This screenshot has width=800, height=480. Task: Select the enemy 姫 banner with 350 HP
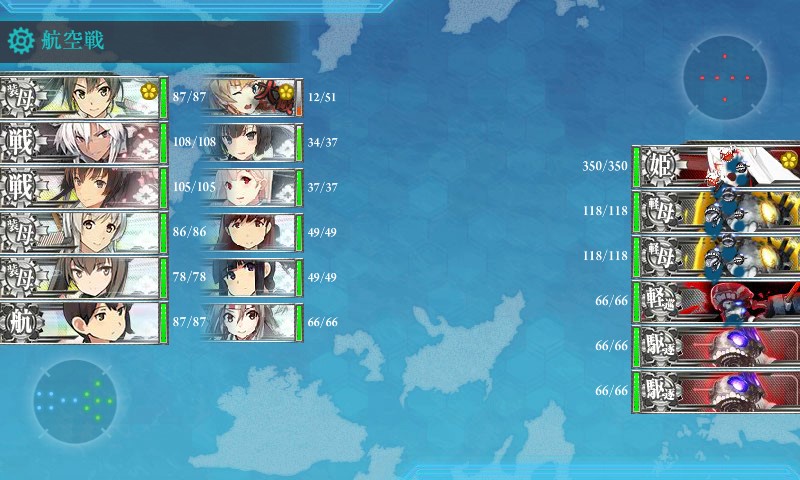point(715,166)
